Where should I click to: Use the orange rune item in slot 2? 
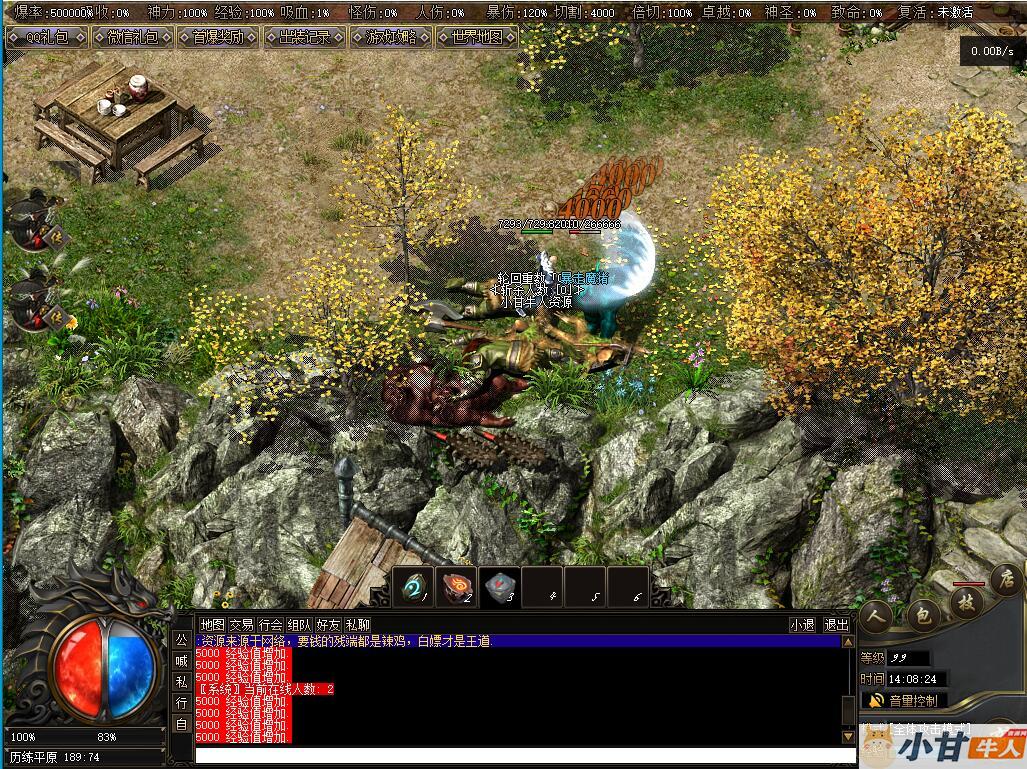point(455,587)
